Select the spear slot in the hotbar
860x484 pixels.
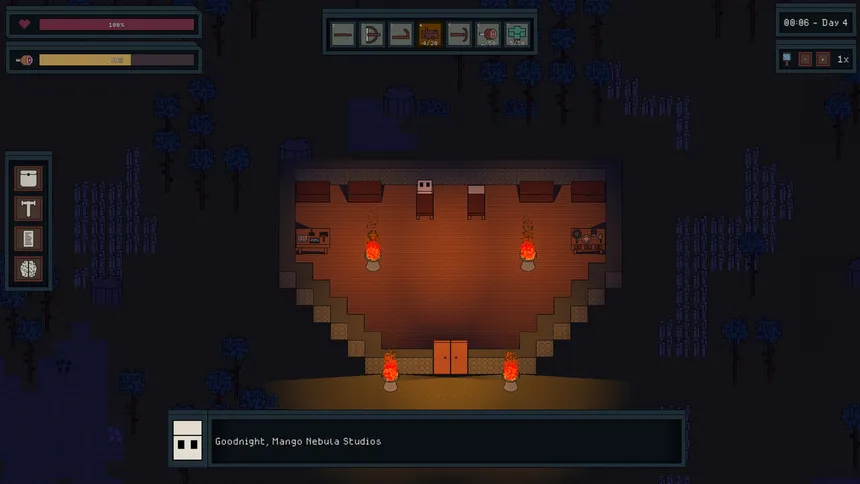(343, 35)
